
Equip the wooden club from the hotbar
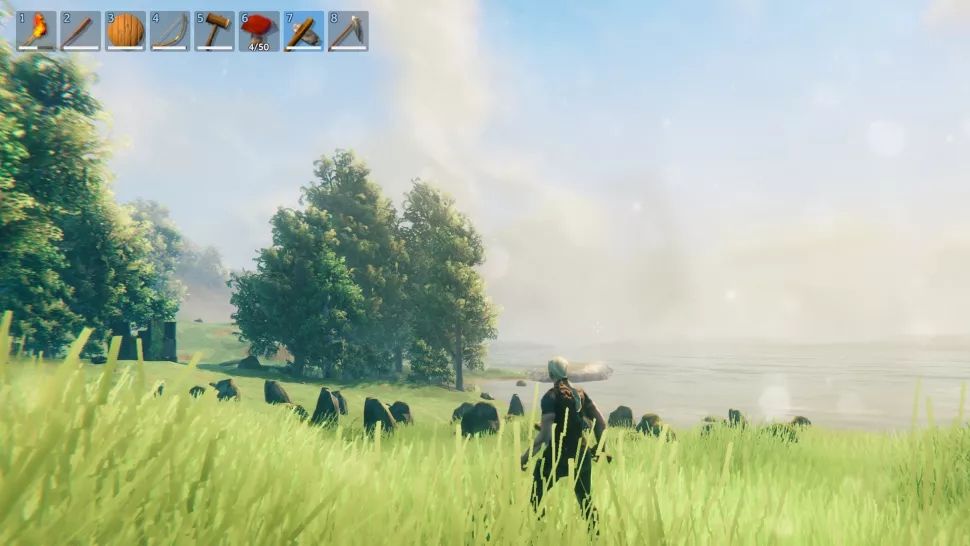pos(80,31)
